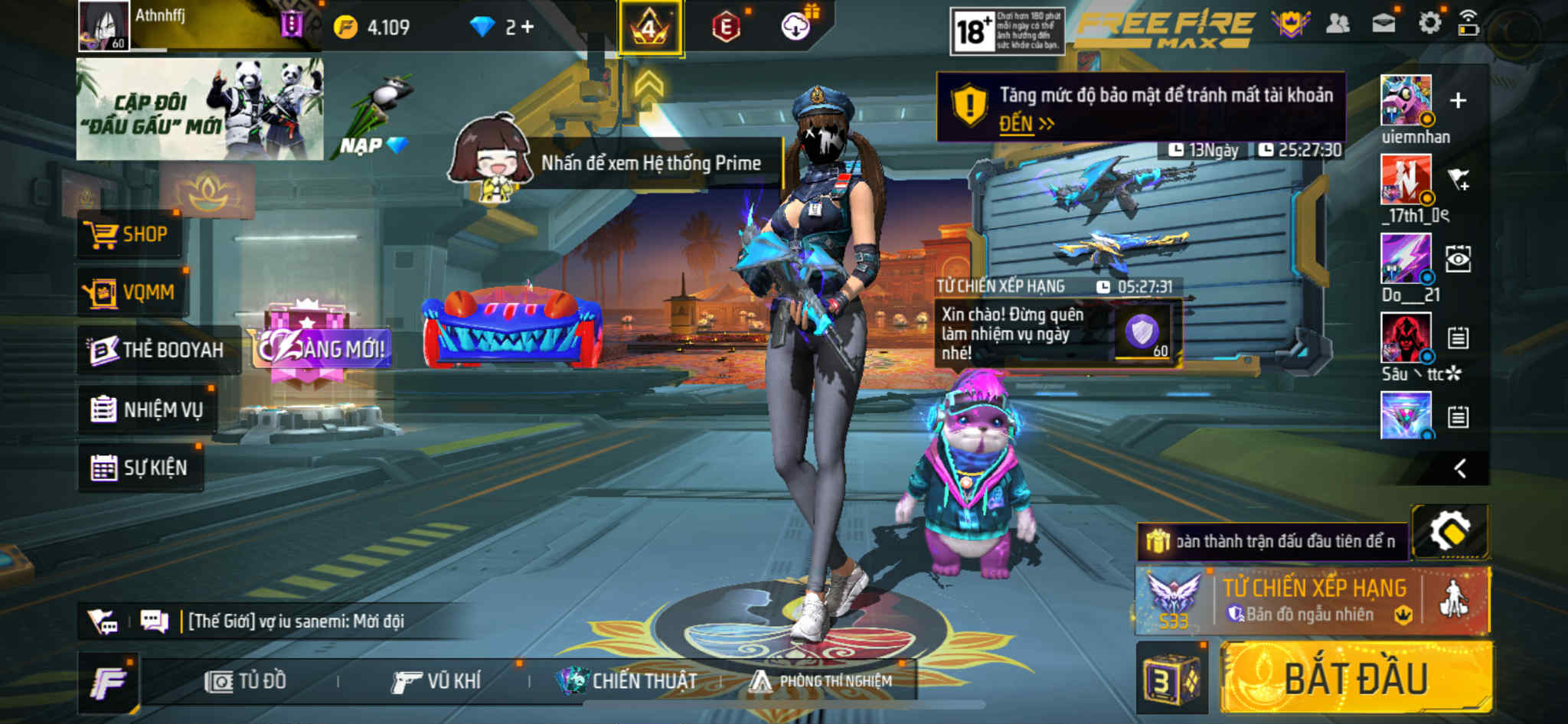Open the VQMM lucky spin menu

pyautogui.click(x=132, y=292)
